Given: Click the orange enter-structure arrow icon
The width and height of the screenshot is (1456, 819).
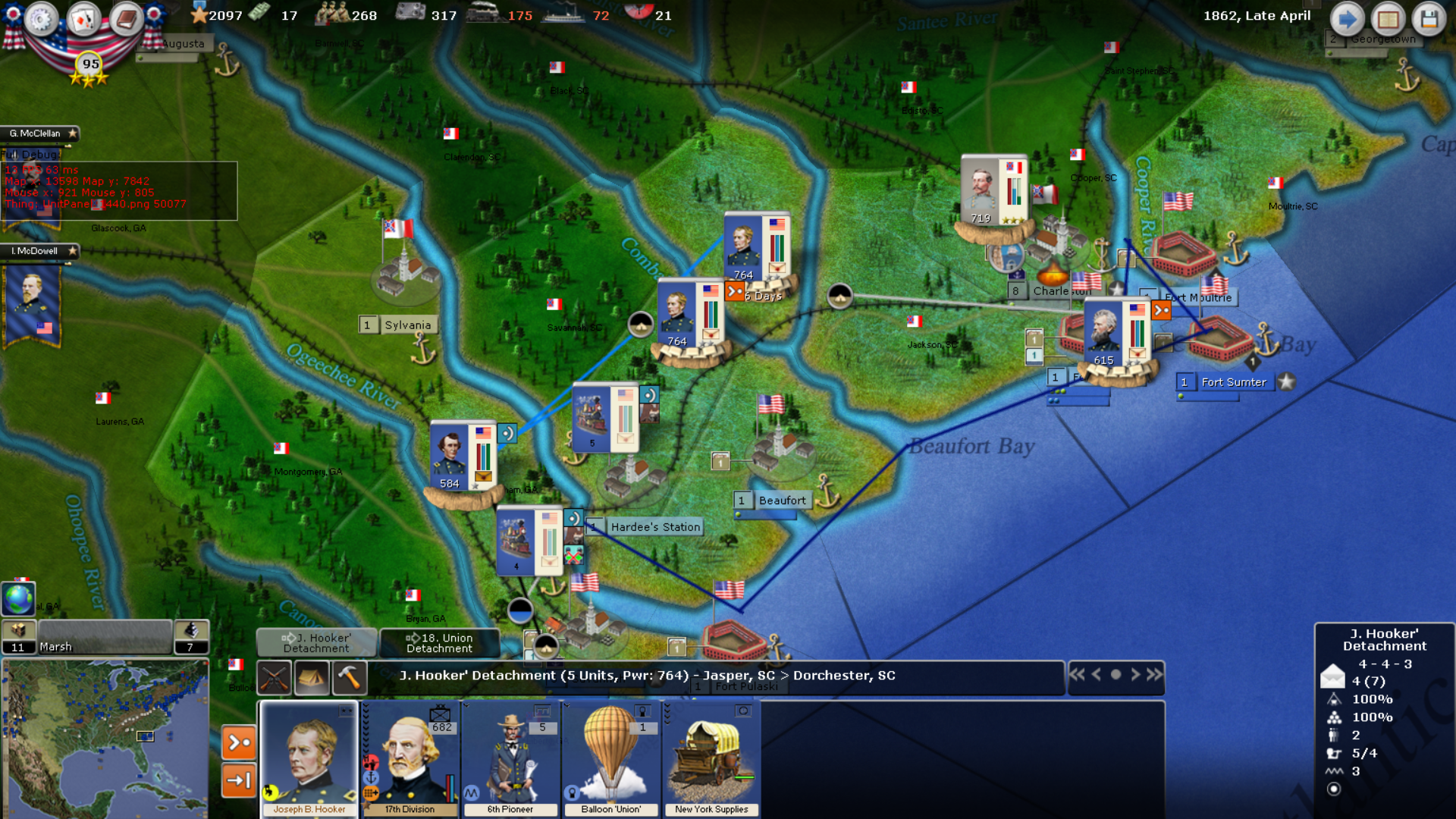Looking at the screenshot, I should (x=238, y=779).
